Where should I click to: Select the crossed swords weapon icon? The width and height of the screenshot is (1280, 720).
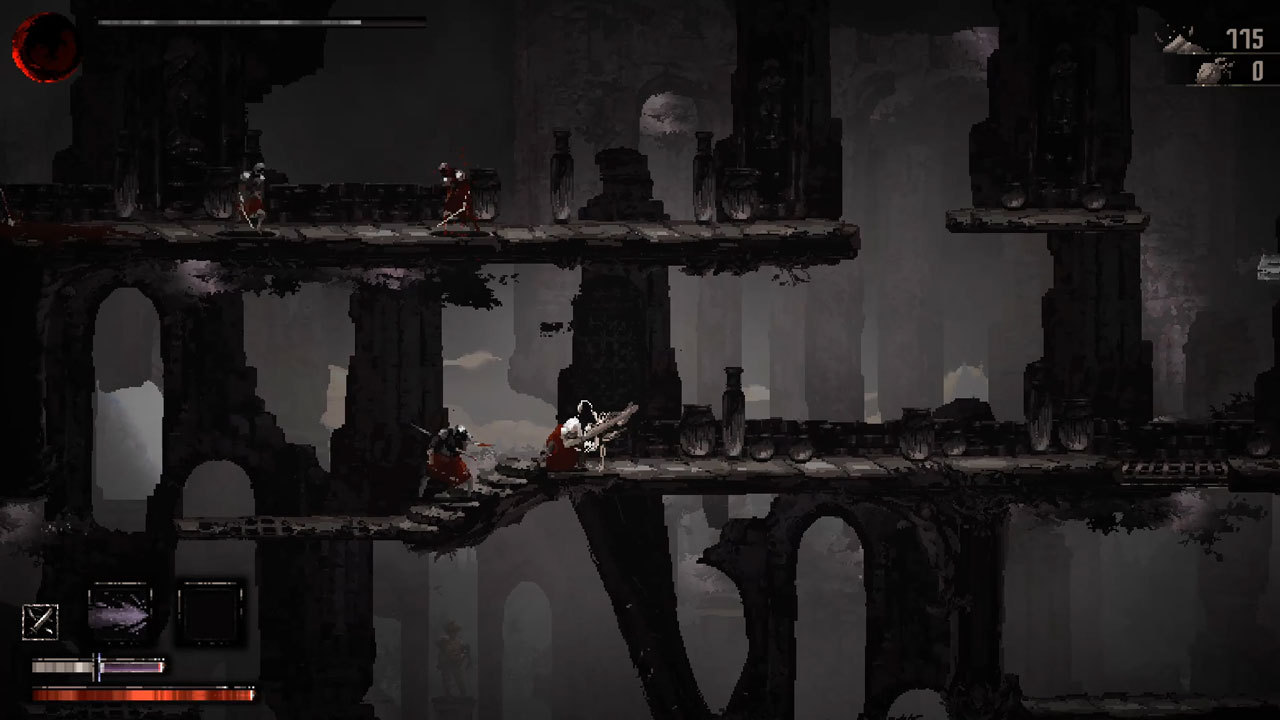(40, 622)
